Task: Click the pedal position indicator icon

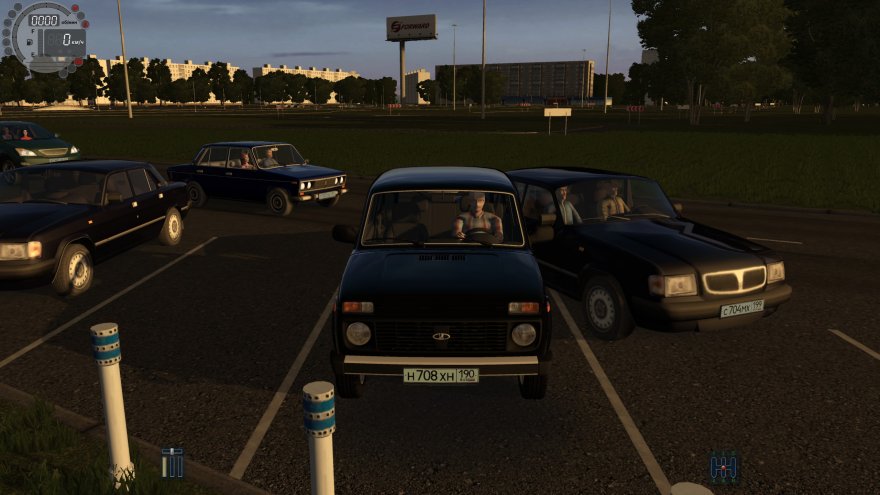Action: pos(173,463)
